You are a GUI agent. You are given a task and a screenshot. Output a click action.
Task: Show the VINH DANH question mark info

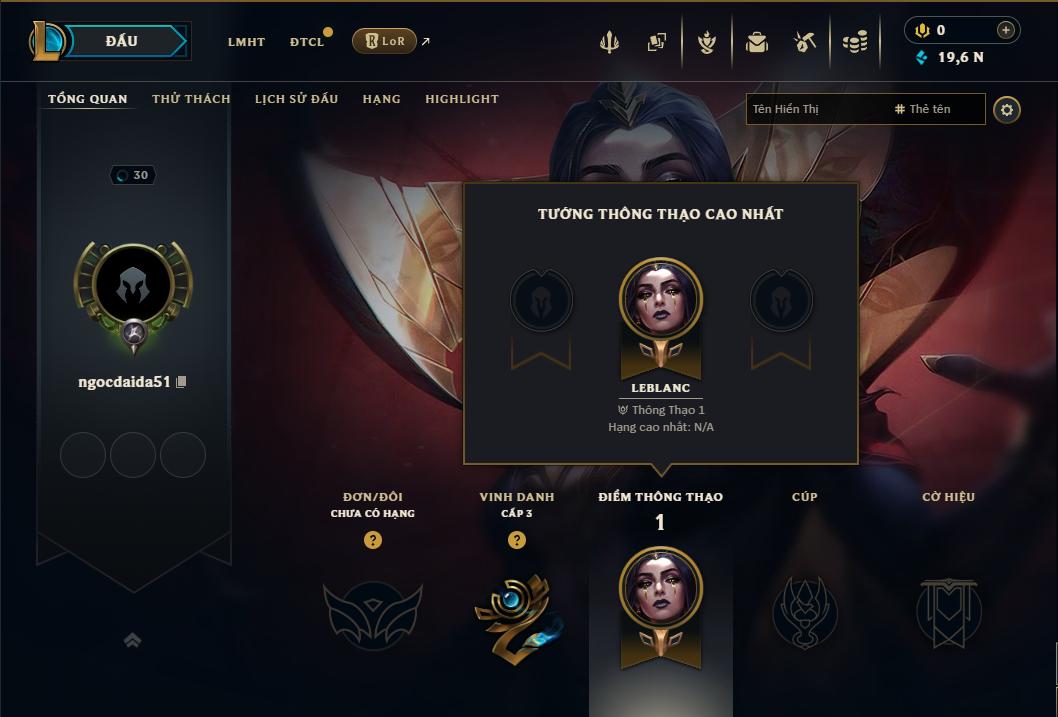click(x=517, y=540)
